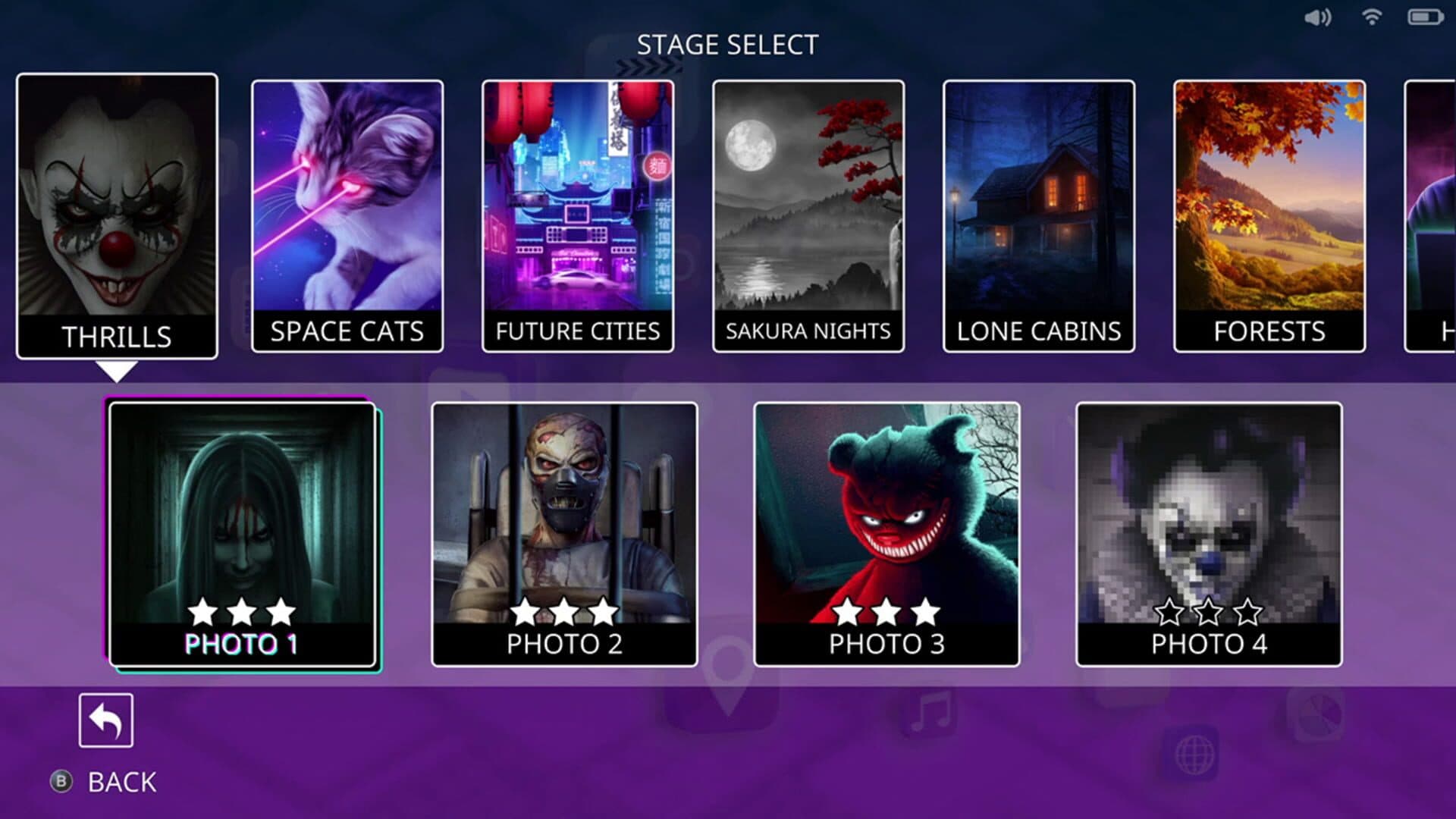The width and height of the screenshot is (1456, 819).
Task: Choose the Space Cats category
Action: [347, 215]
